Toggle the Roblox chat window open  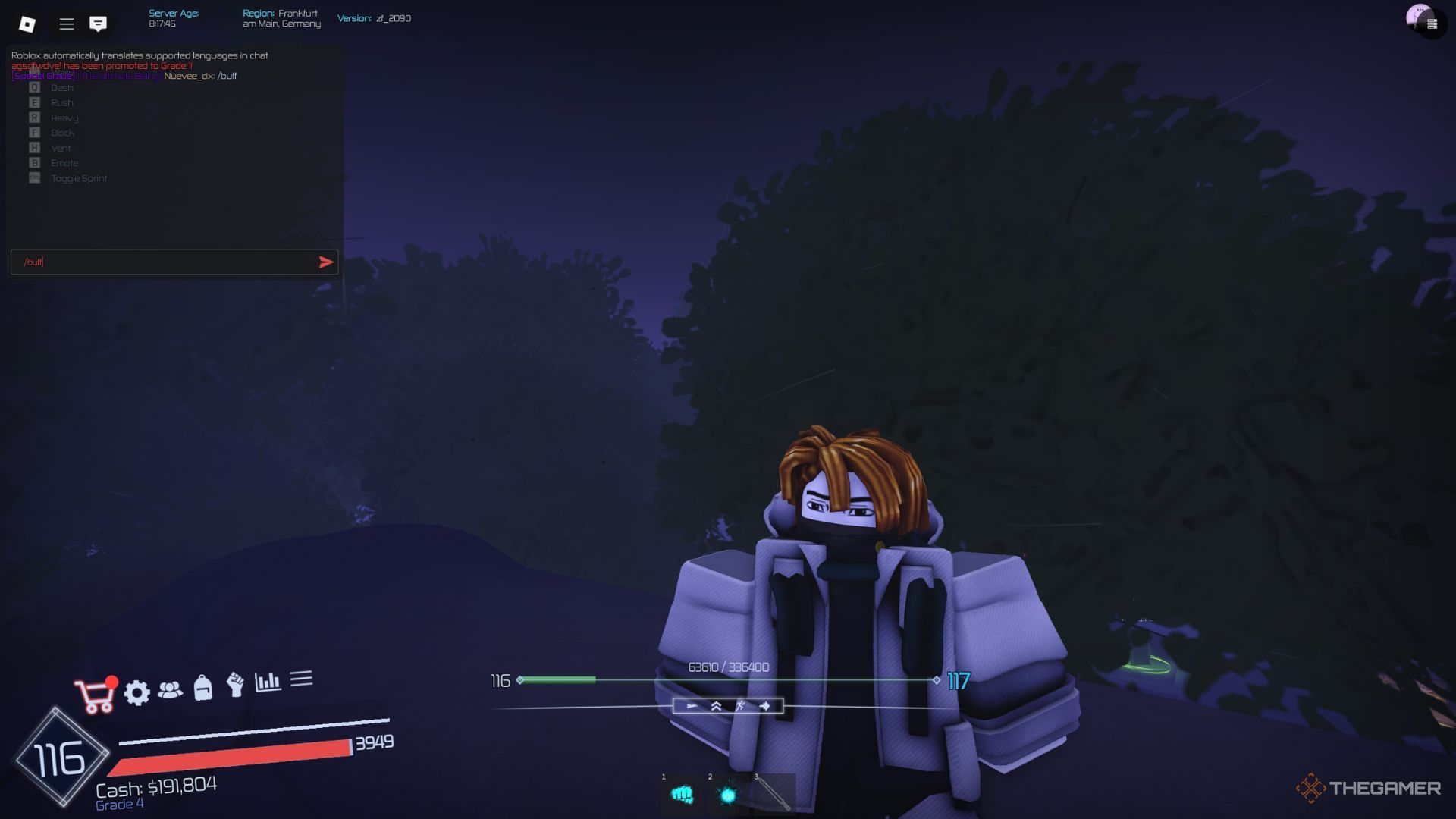pos(97,24)
